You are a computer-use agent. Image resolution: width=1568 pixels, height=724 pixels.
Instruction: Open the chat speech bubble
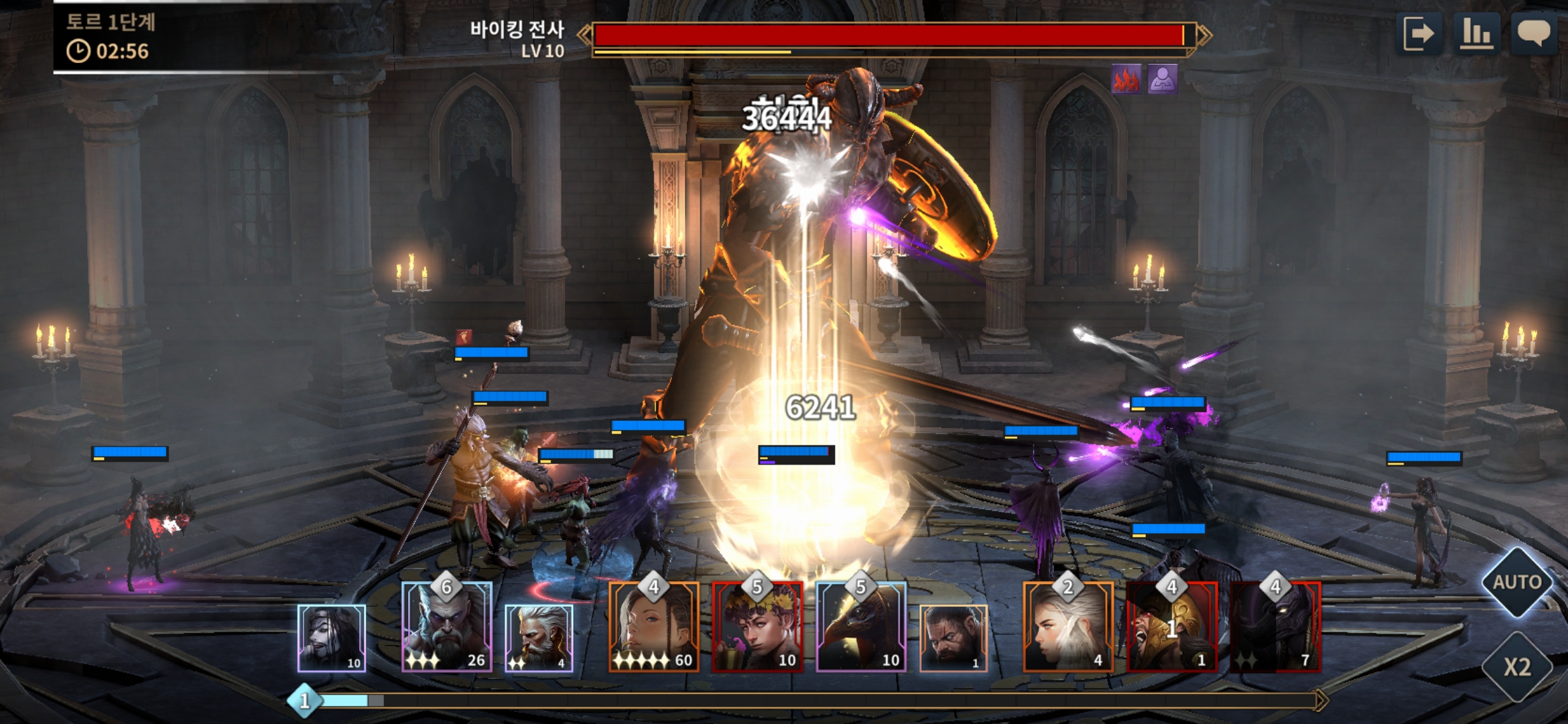coord(1534,34)
